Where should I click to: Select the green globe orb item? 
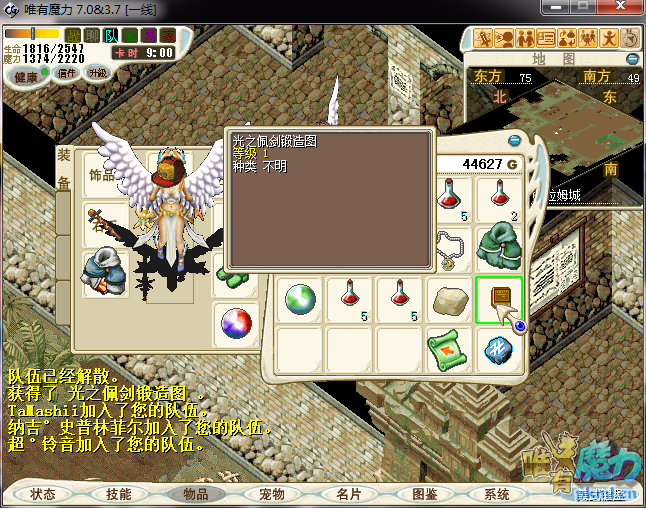click(x=300, y=299)
